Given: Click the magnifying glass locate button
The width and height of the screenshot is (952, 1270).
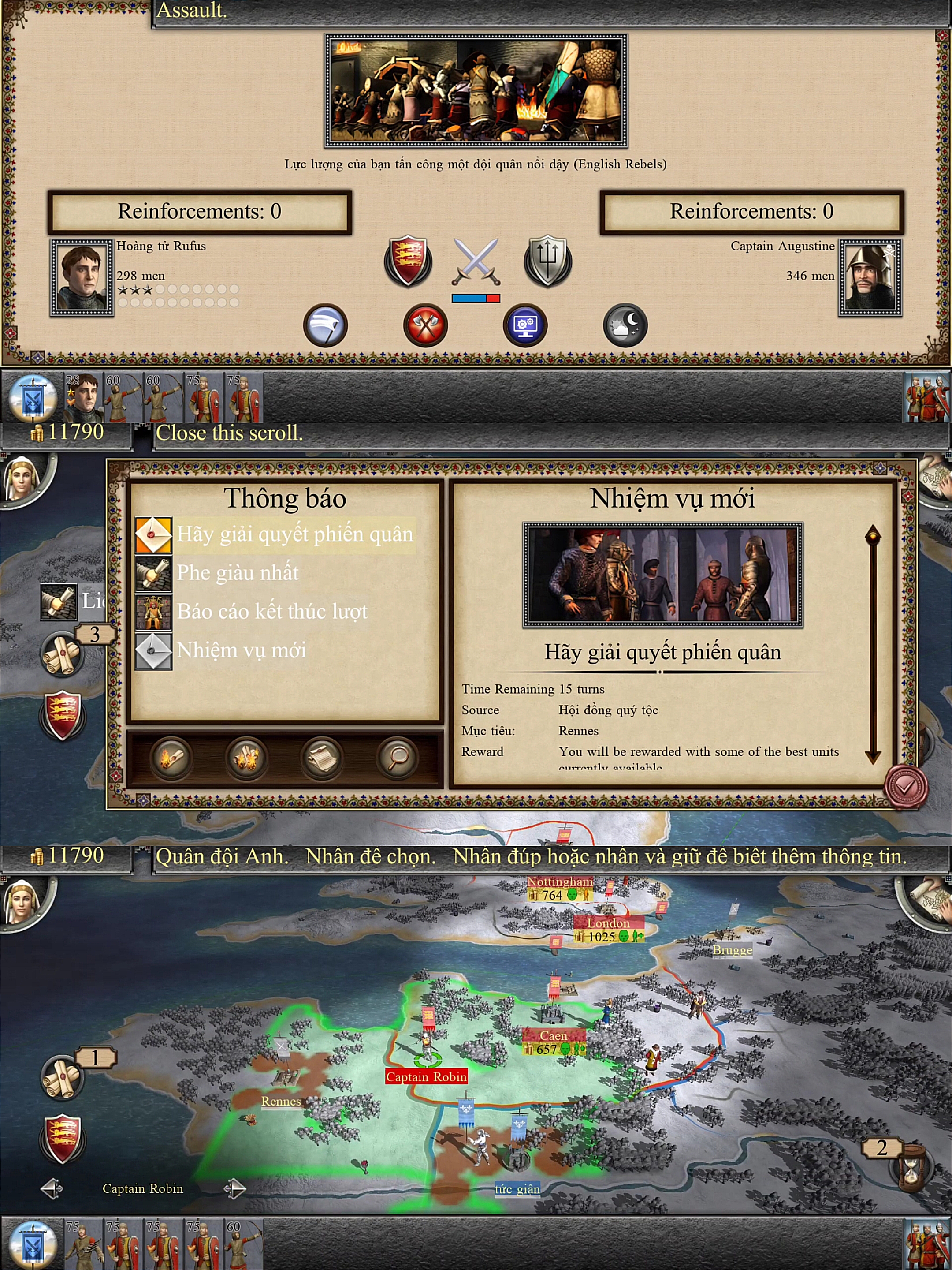Looking at the screenshot, I should pyautogui.click(x=397, y=758).
